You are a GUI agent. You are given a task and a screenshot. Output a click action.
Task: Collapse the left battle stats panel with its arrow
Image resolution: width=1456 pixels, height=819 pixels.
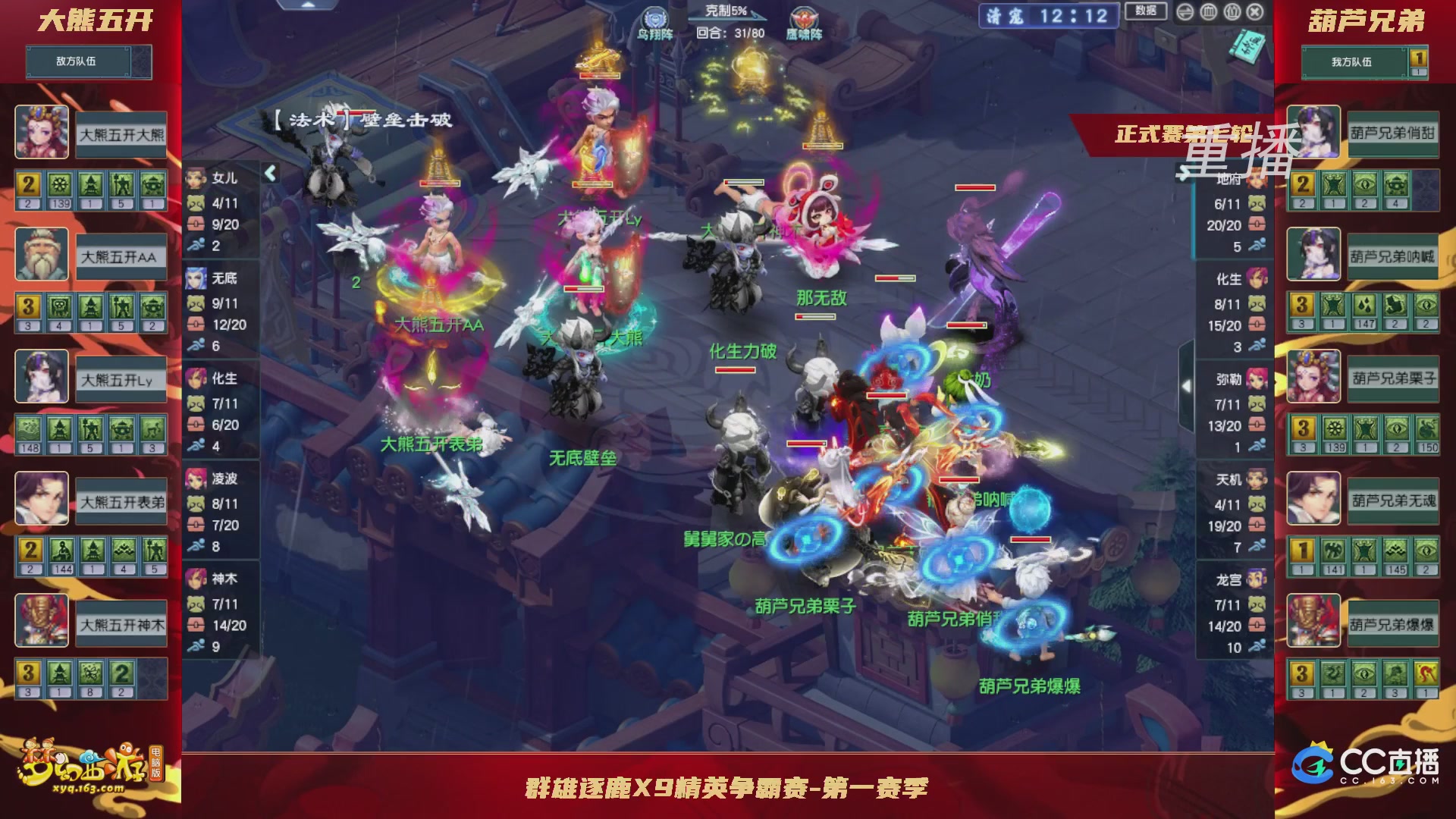pos(270,173)
